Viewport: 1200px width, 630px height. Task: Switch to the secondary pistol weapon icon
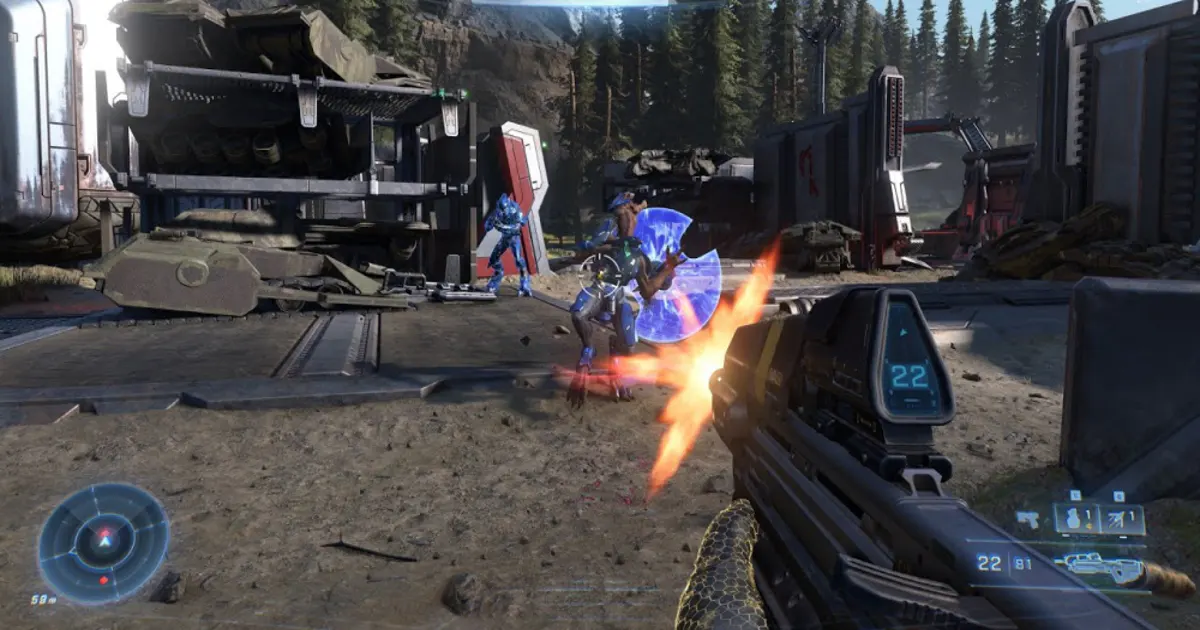1027,519
